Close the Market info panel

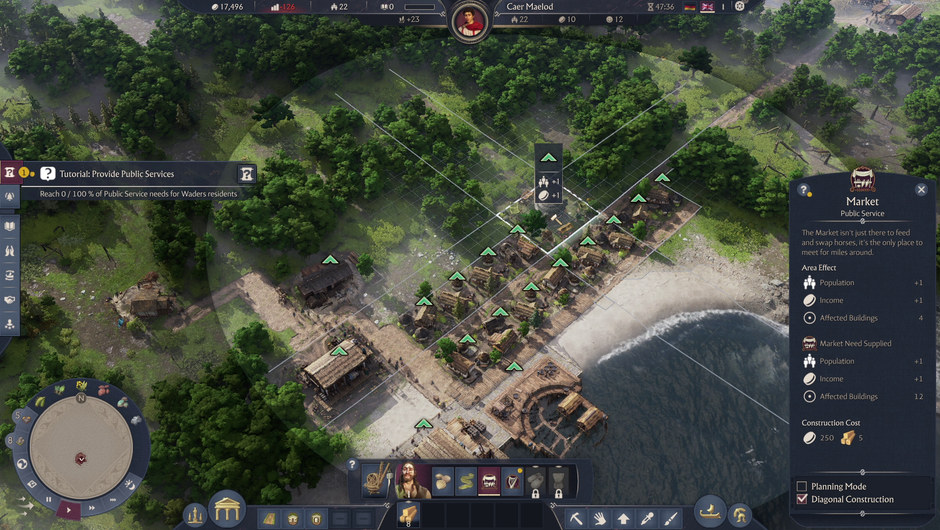click(x=921, y=189)
